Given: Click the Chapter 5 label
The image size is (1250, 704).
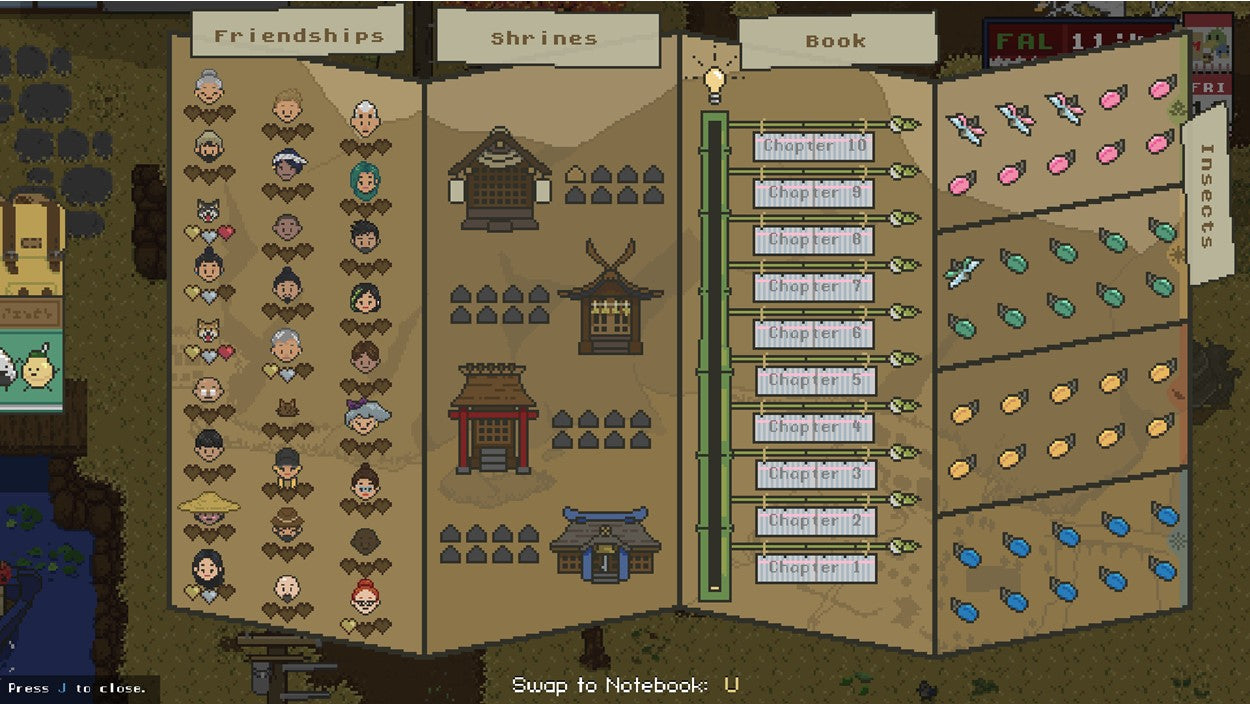Looking at the screenshot, I should pos(816,381).
